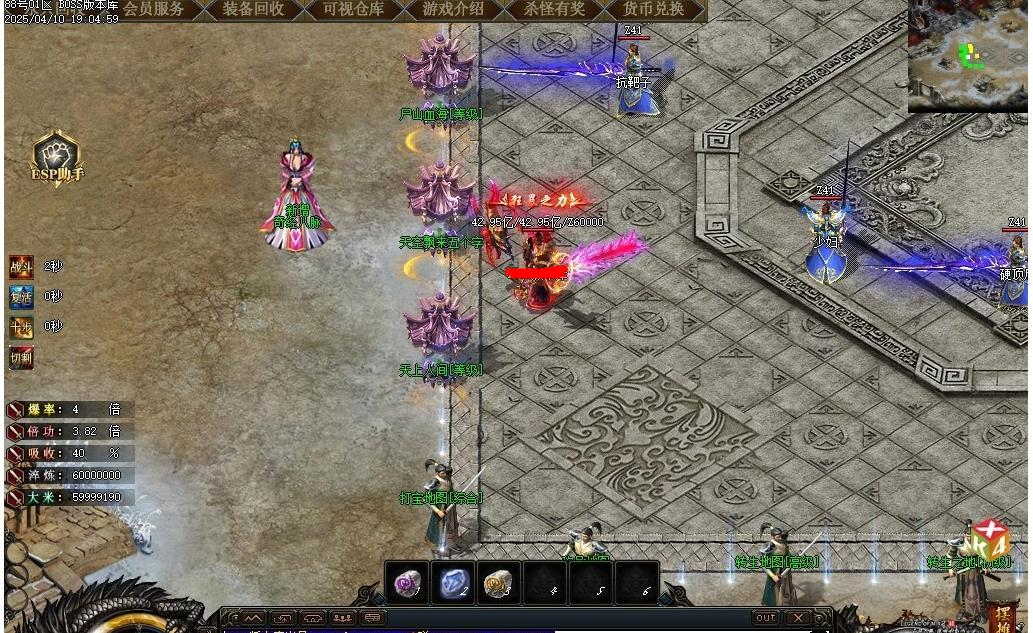Select the 十步 skill icon
This screenshot has height=633, width=1033.
tap(21, 327)
